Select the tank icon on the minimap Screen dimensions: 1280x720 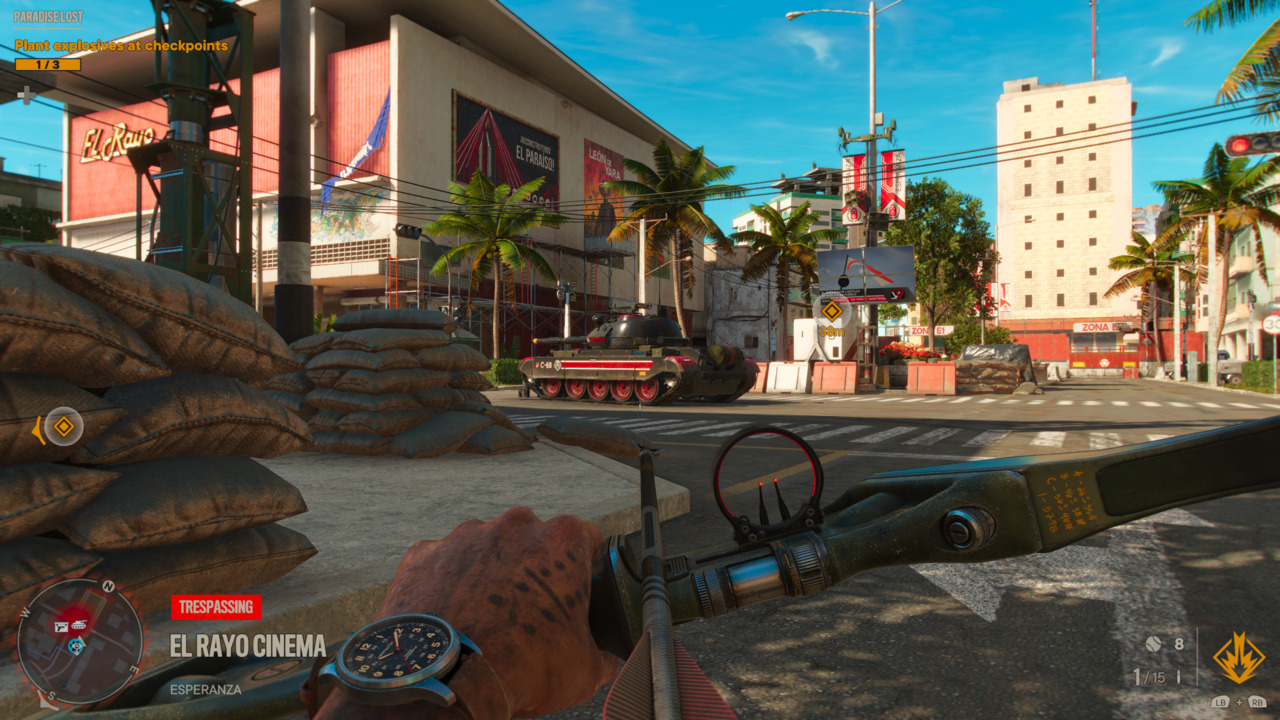coord(79,625)
